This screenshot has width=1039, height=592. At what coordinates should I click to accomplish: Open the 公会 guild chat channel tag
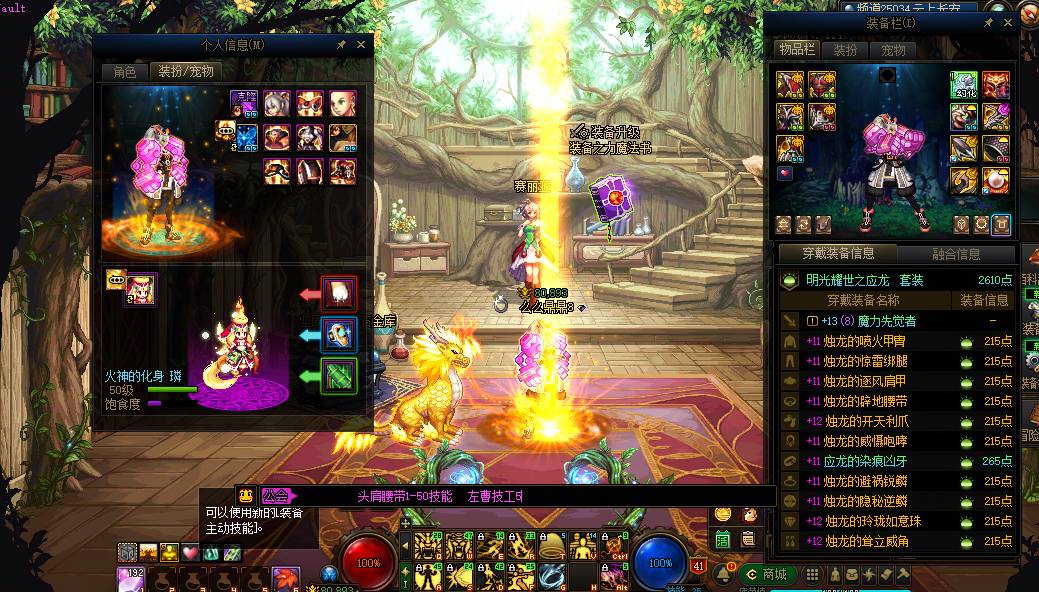click(x=277, y=496)
